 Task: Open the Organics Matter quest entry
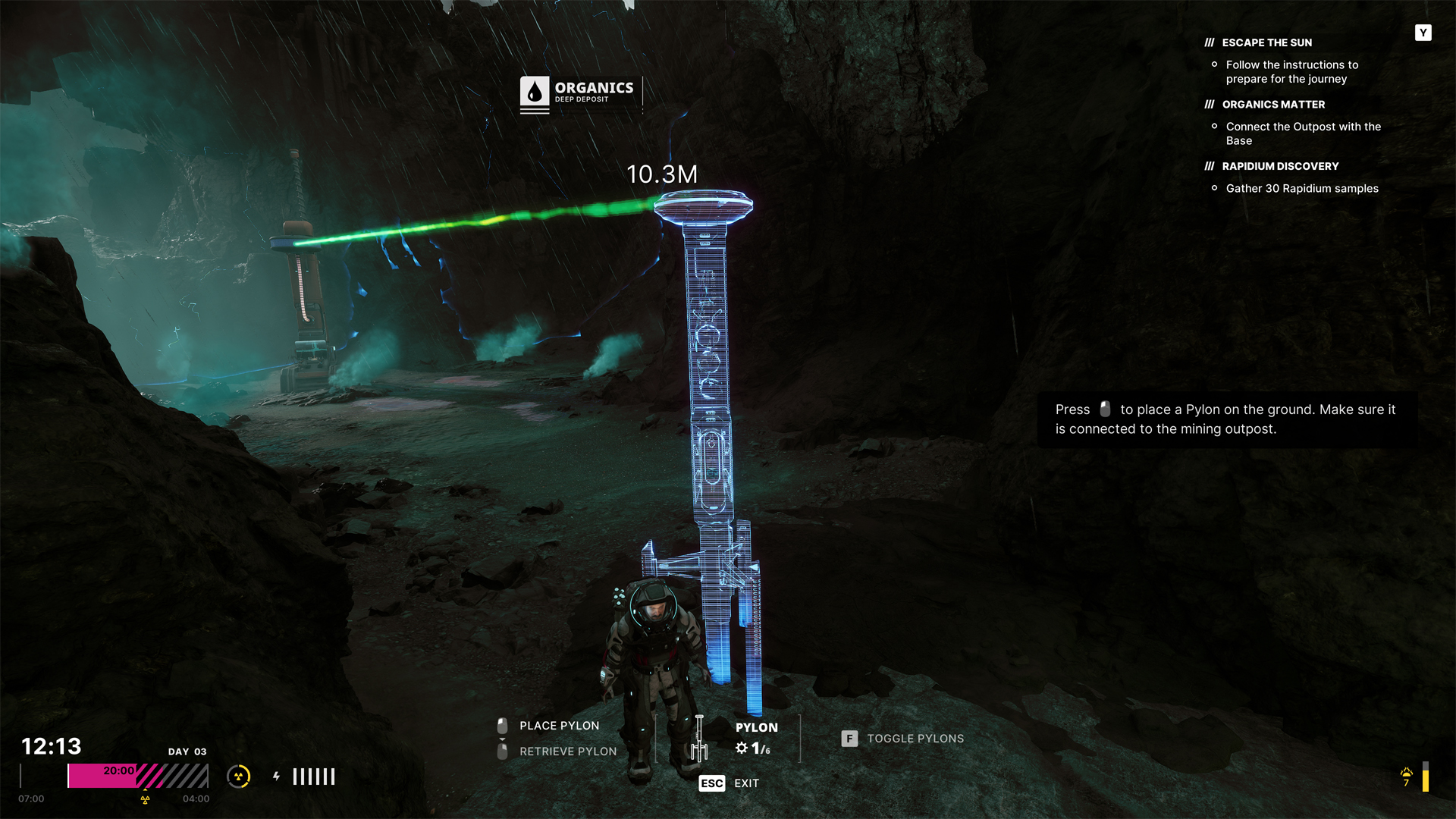tap(1273, 105)
